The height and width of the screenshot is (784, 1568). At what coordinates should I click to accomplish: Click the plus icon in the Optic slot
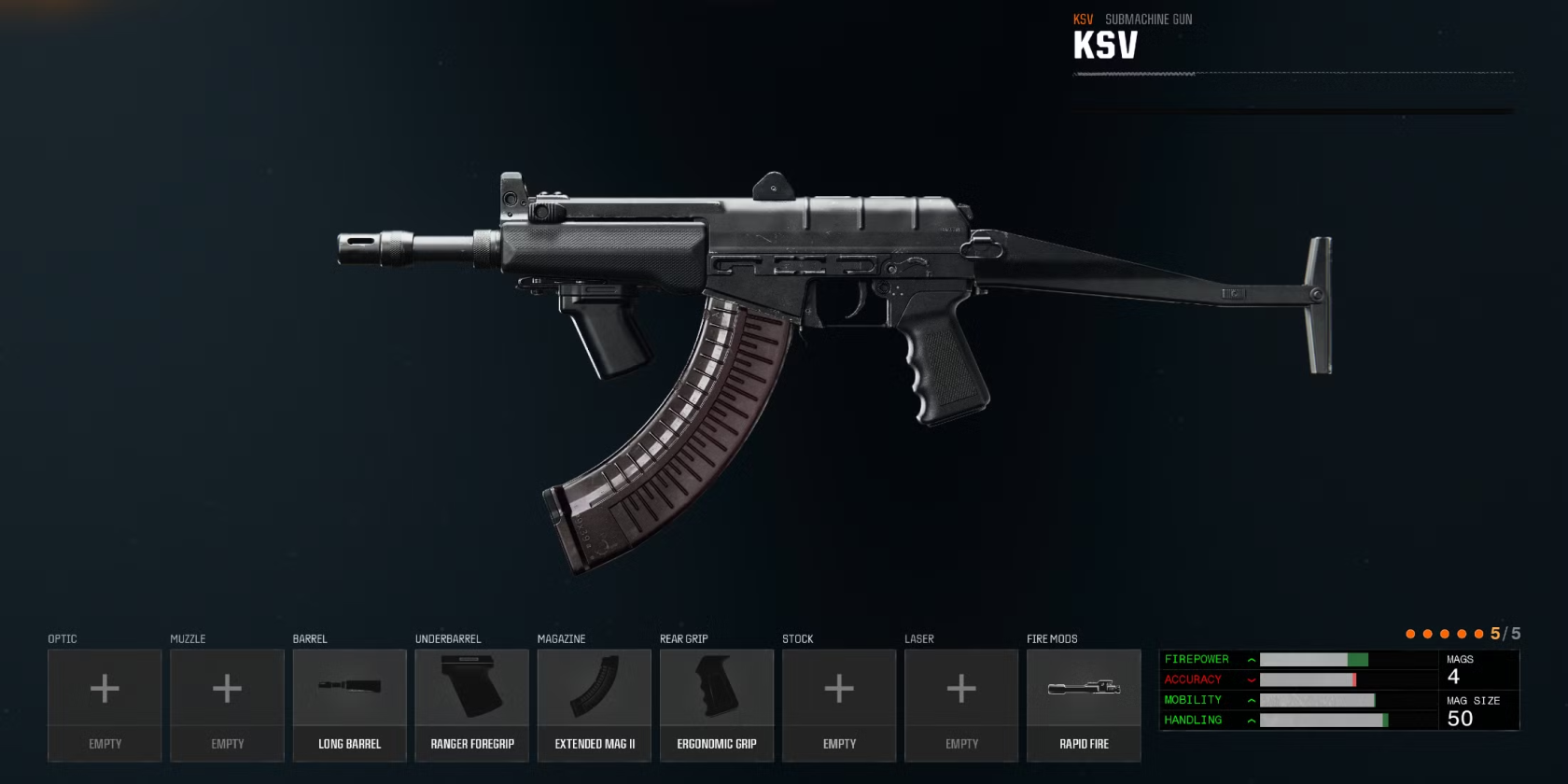(x=105, y=689)
